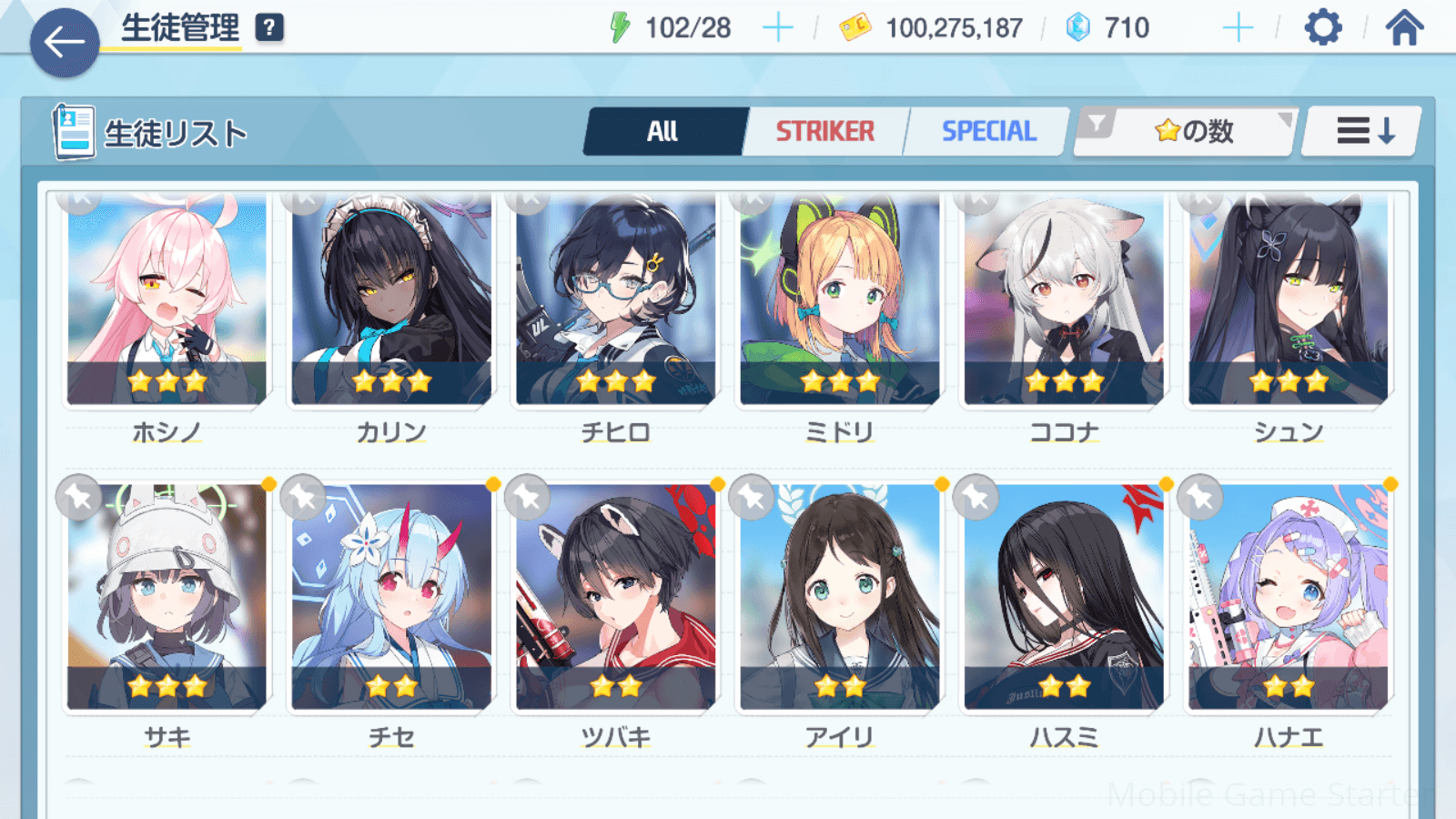Pick student ココナ
Viewport: 1456px width, 819px height.
pyautogui.click(x=1064, y=300)
